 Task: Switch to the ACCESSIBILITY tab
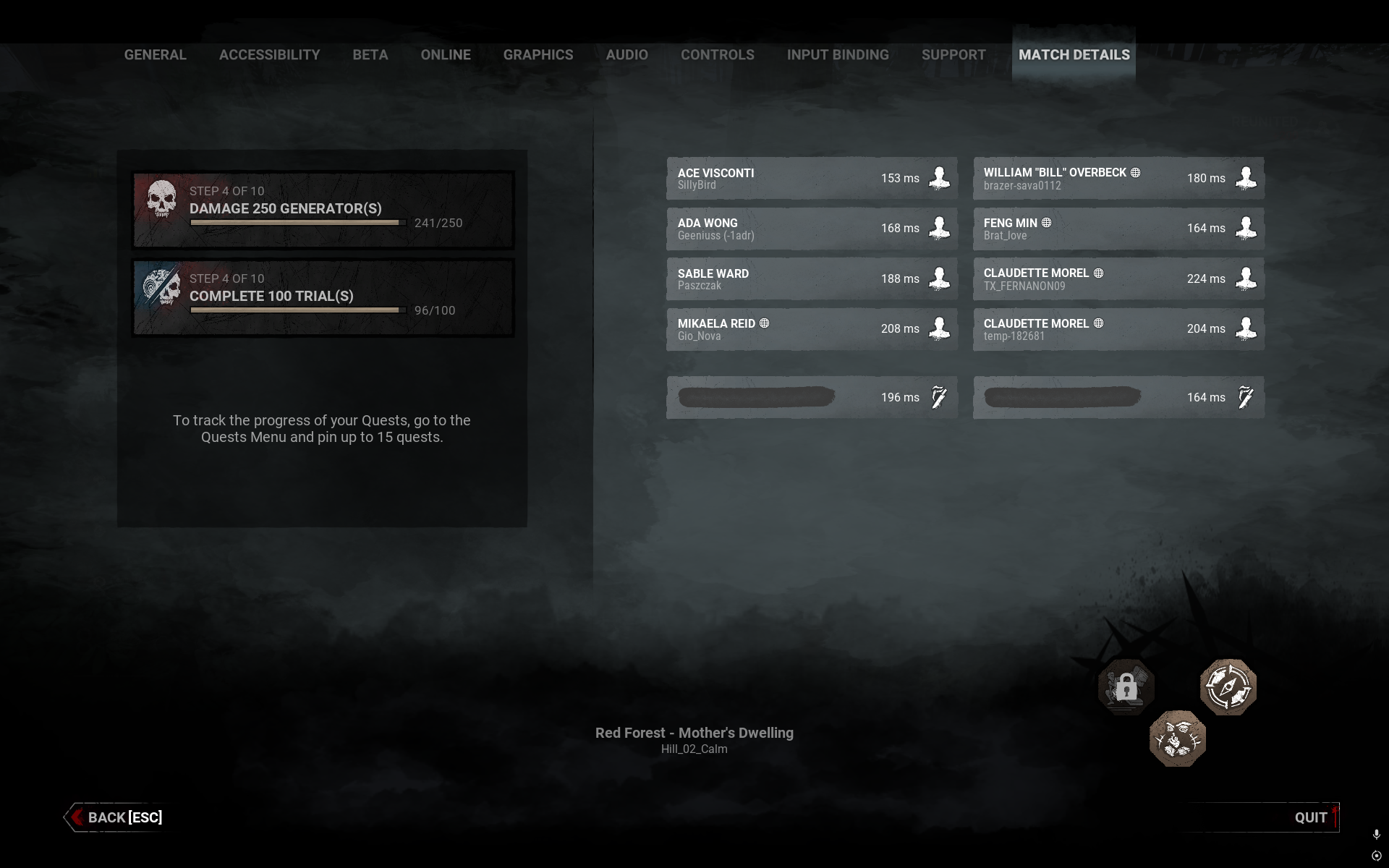coord(269,54)
